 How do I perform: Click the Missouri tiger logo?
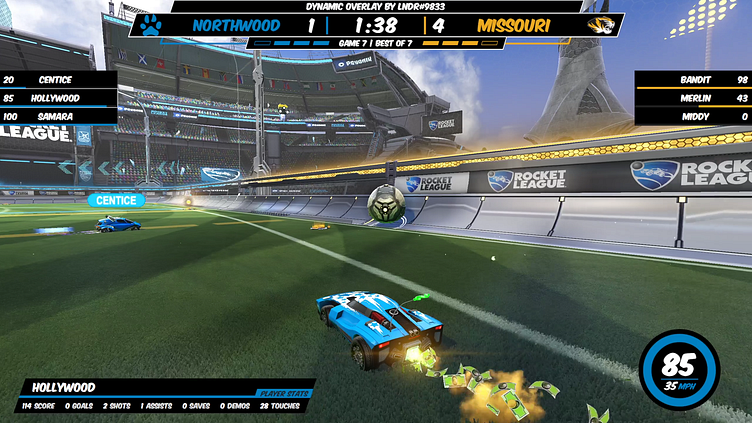tap(602, 25)
